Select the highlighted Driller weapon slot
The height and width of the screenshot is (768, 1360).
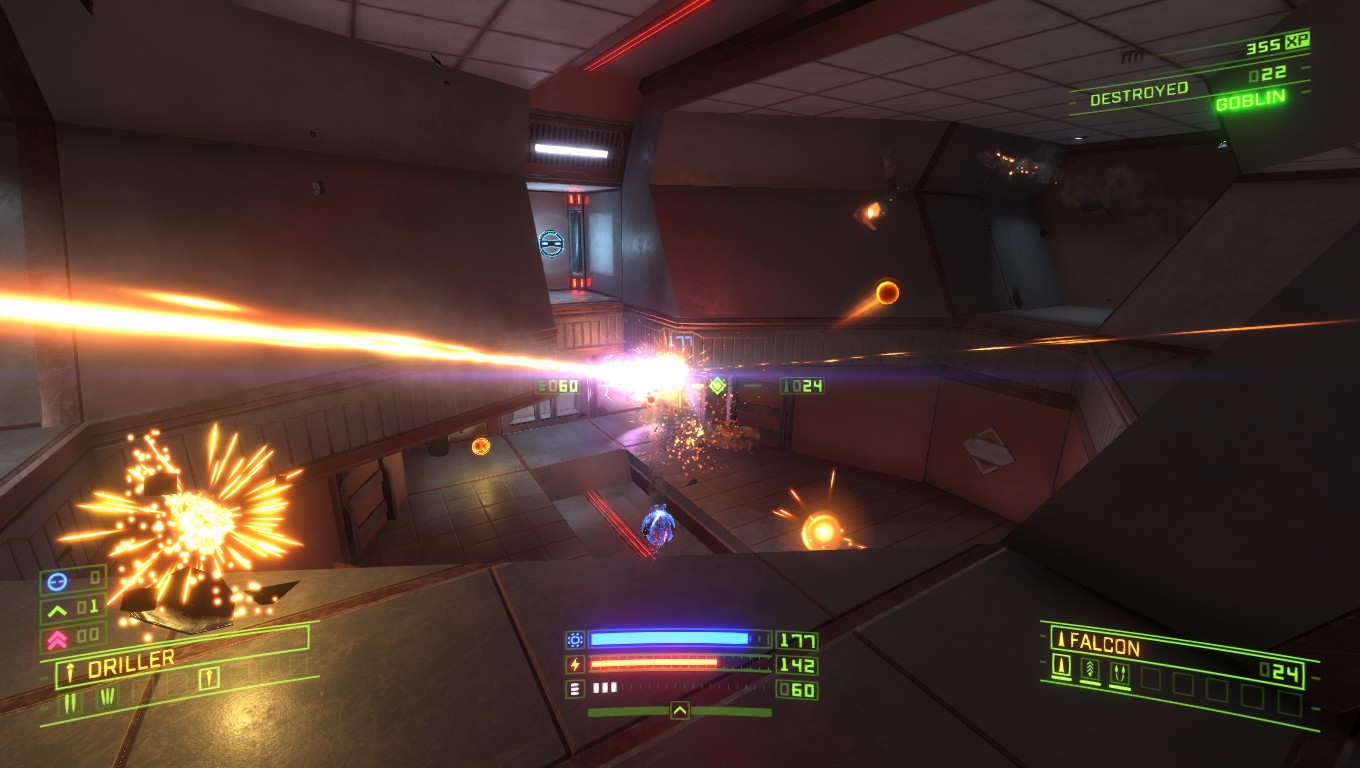208,680
